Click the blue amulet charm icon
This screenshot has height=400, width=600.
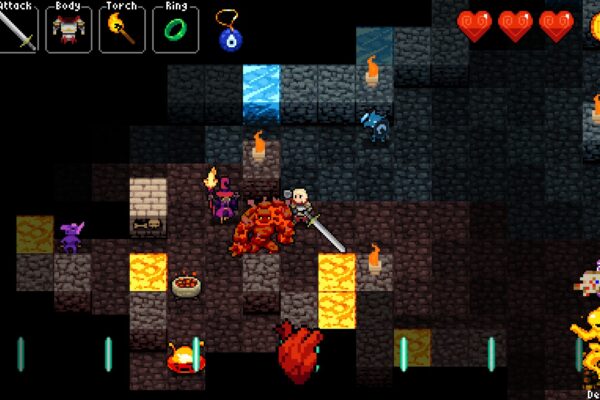(x=229, y=34)
